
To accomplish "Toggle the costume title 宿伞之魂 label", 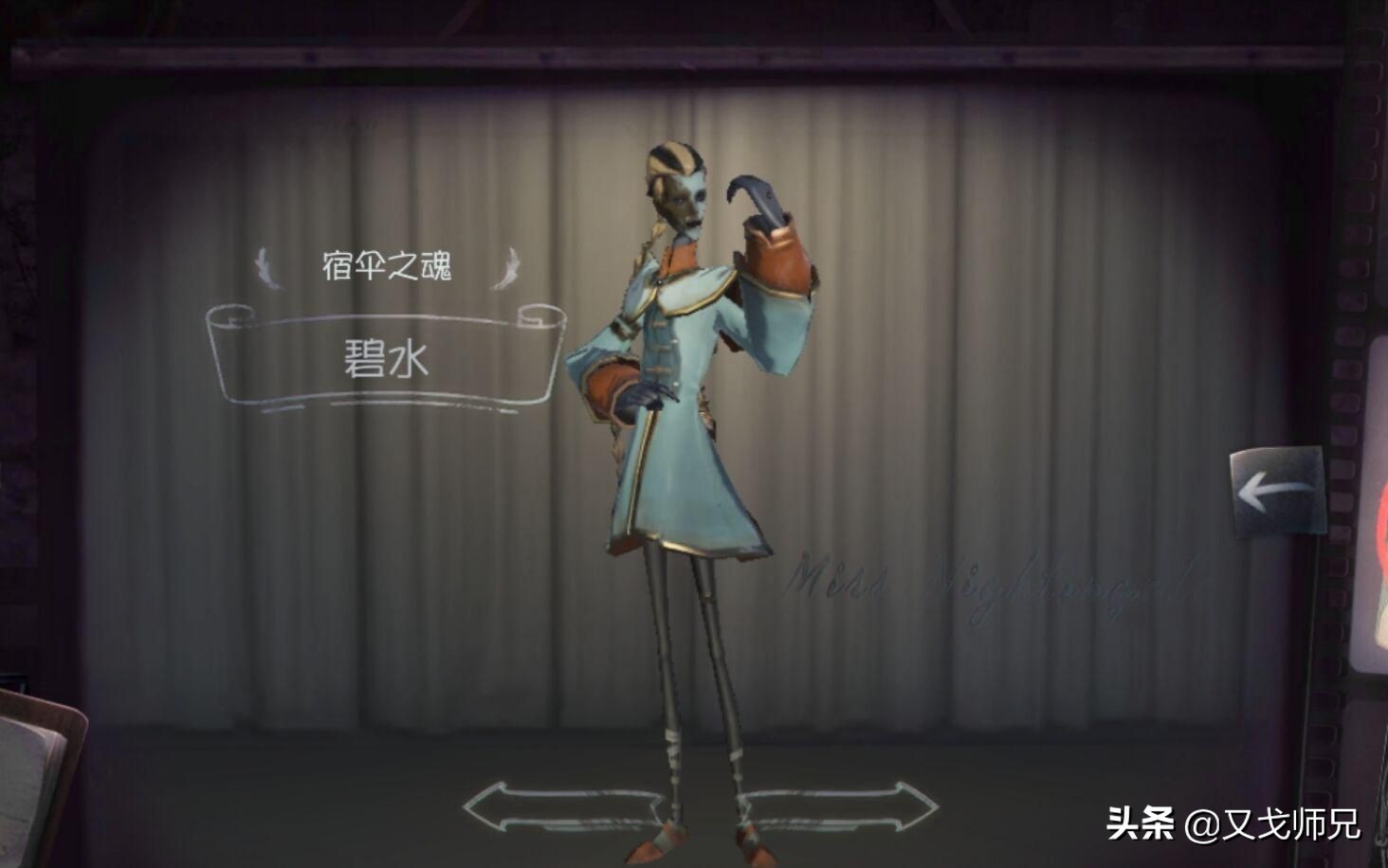I will 389,267.
